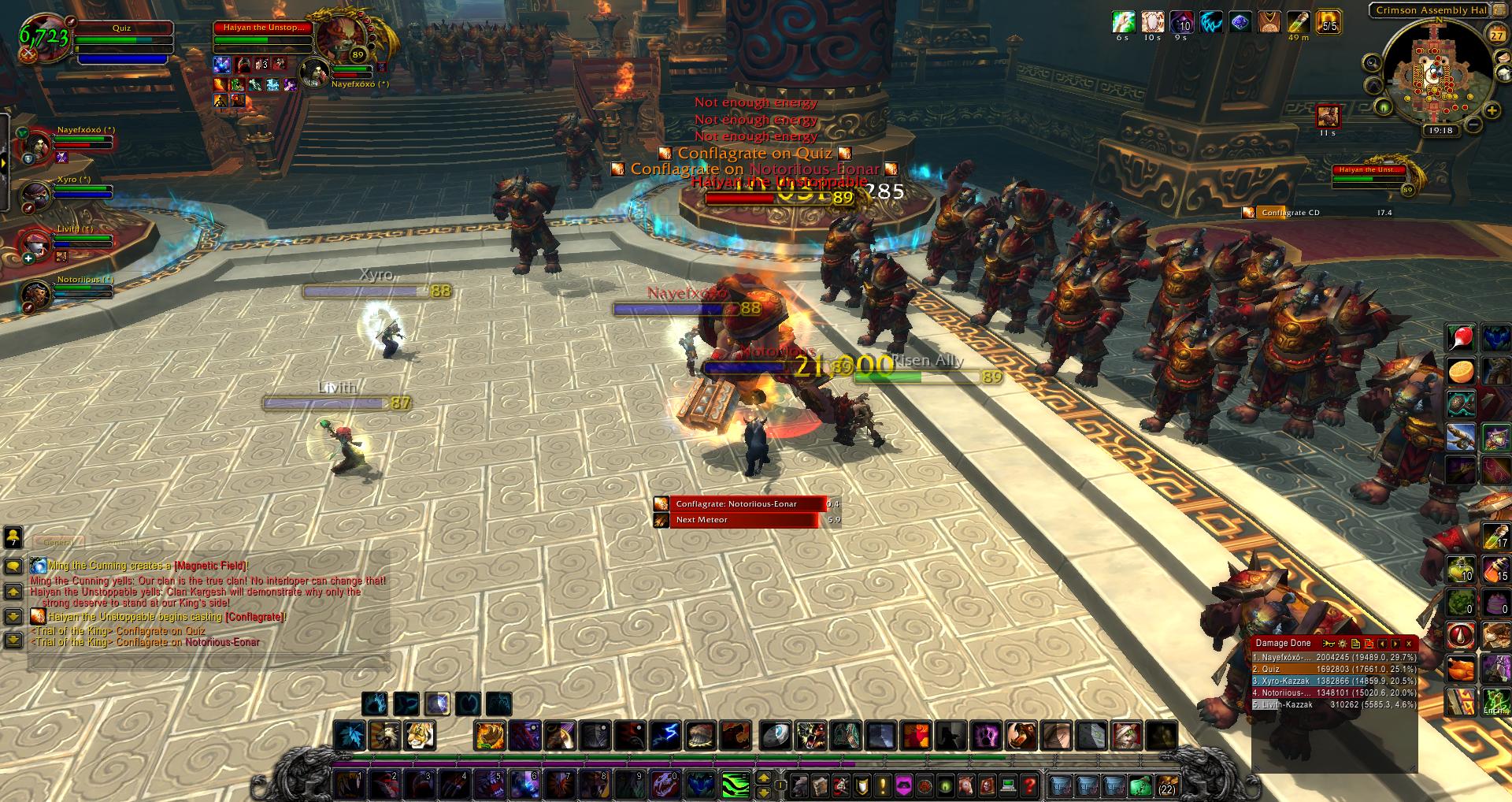The width and height of the screenshot is (1512, 802).
Task: Zoom out the minimap with the minus button
Action: (x=1473, y=125)
